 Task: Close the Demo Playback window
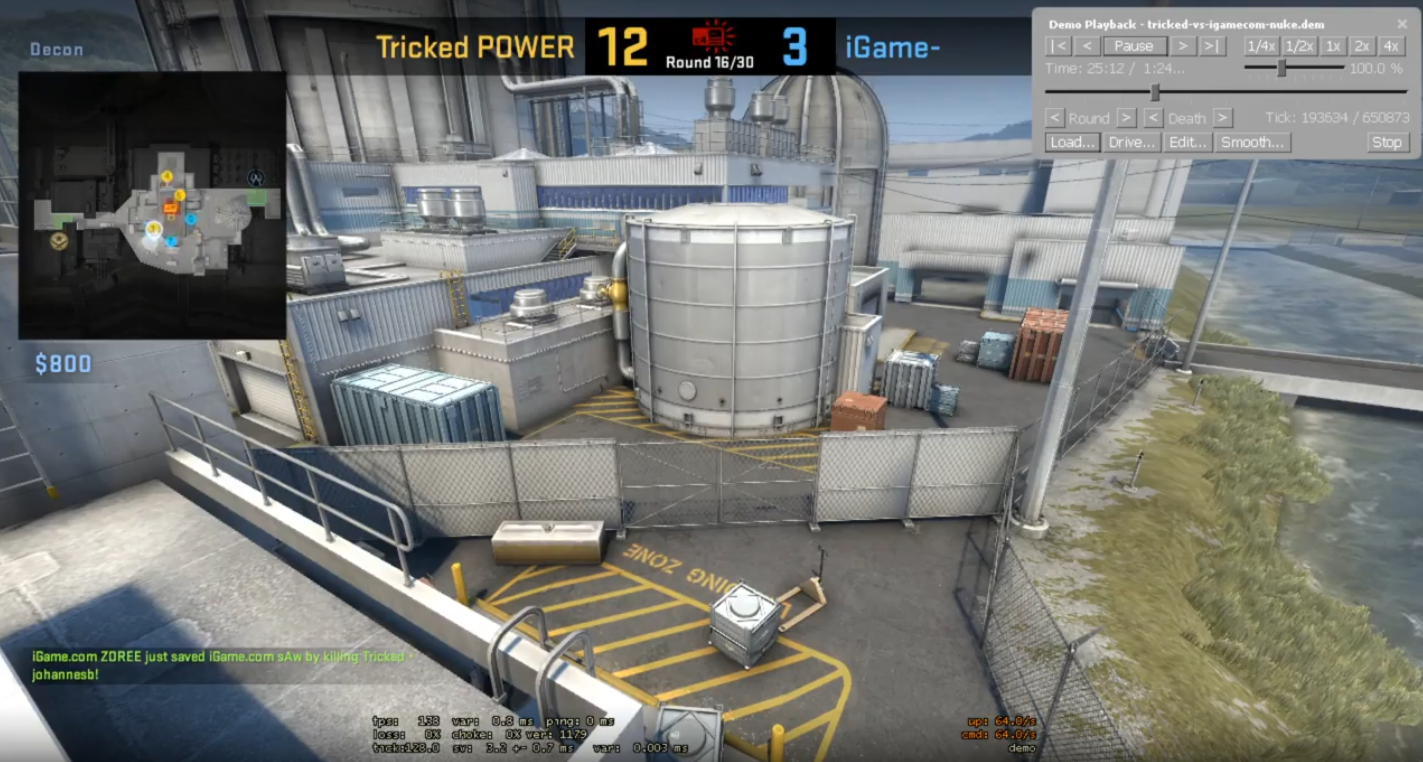1402,24
